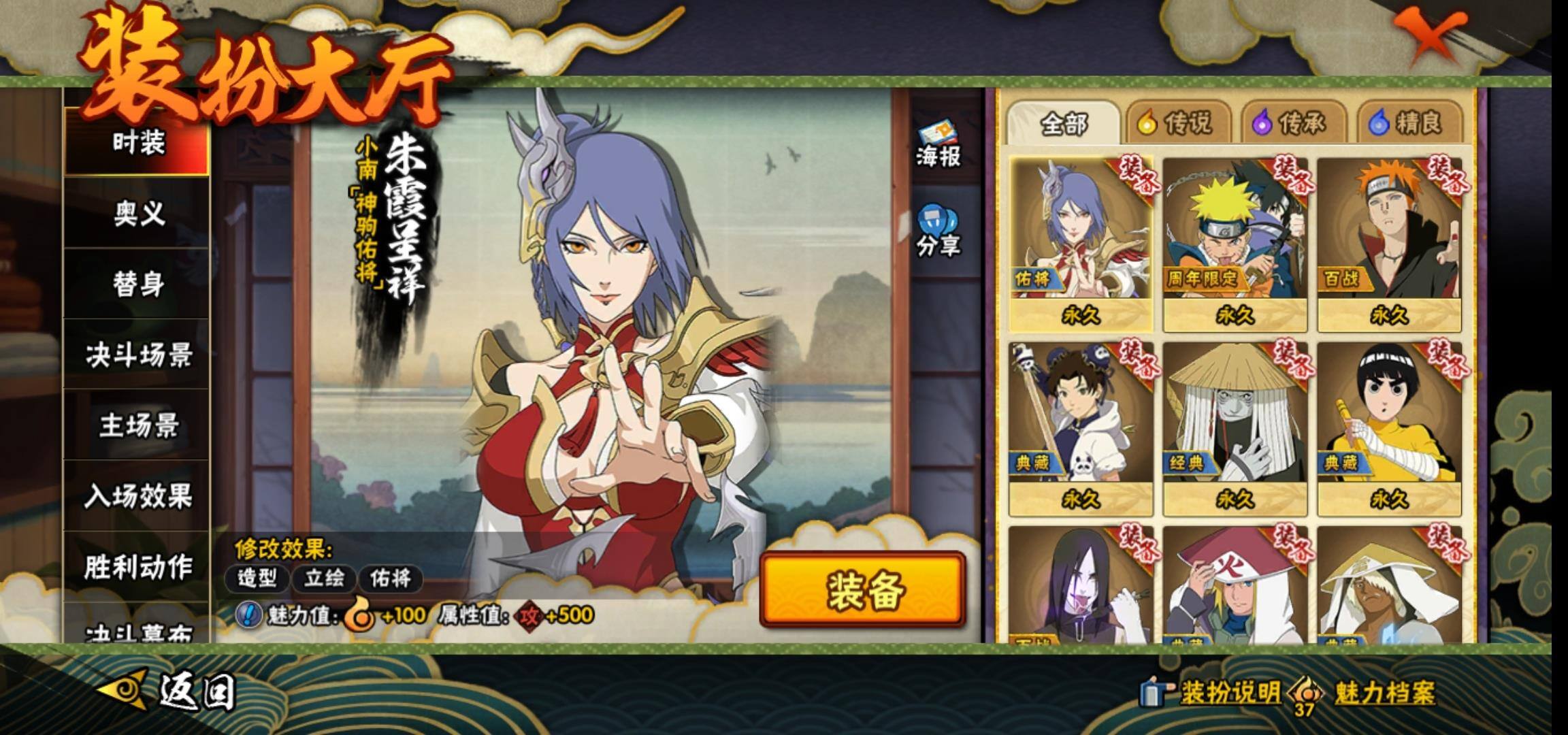Switch to the 全部 tab
This screenshot has width=1568, height=735.
pos(1064,124)
